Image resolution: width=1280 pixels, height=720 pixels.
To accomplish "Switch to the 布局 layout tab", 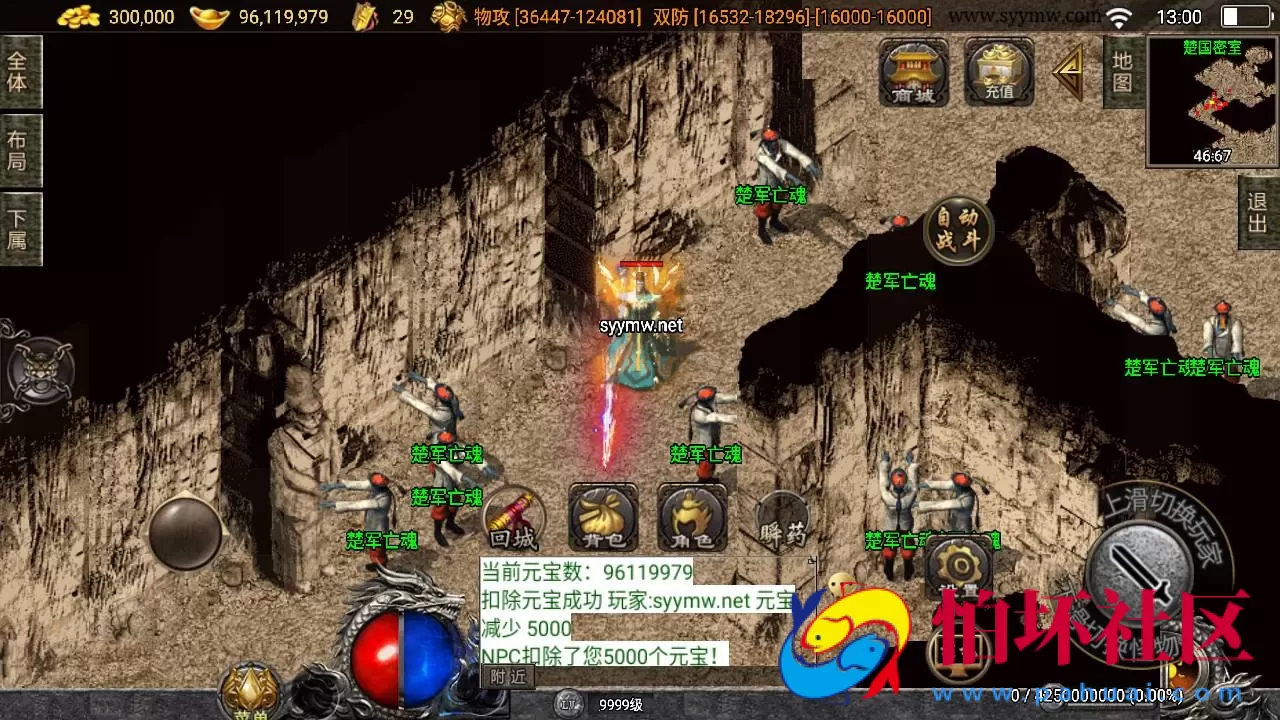I will 20,150.
